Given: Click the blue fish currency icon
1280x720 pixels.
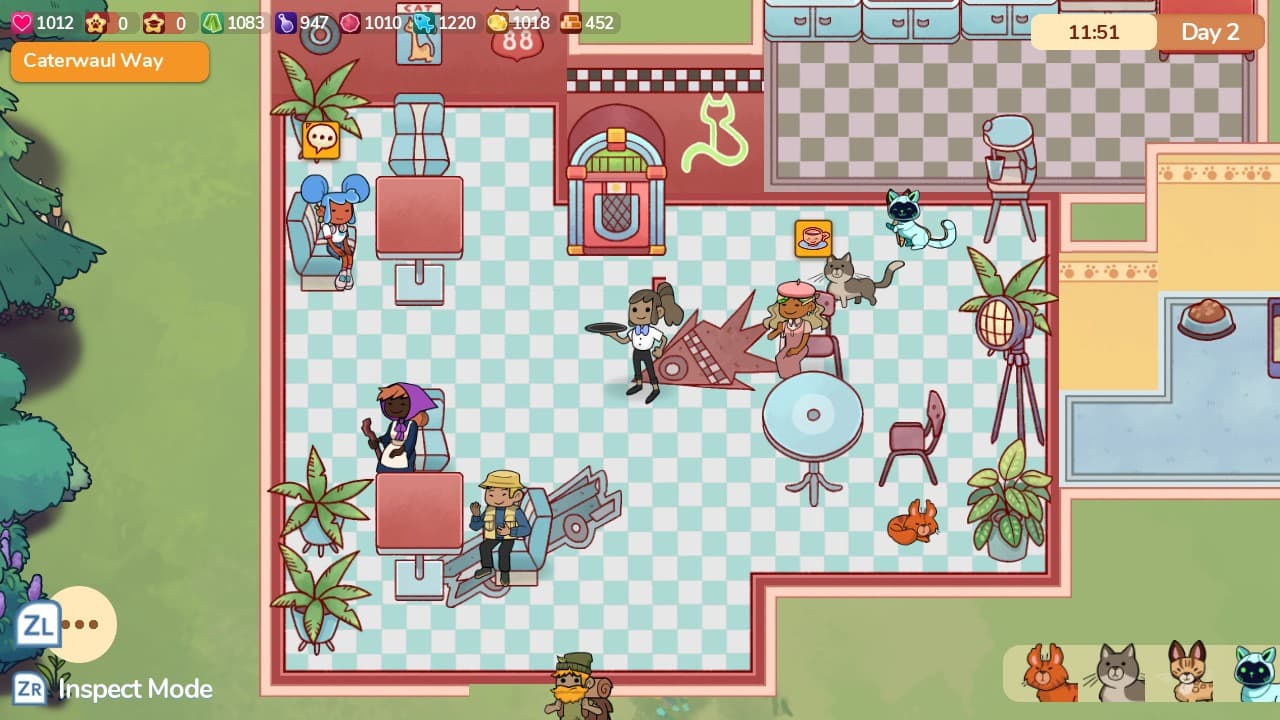Looking at the screenshot, I should point(425,22).
